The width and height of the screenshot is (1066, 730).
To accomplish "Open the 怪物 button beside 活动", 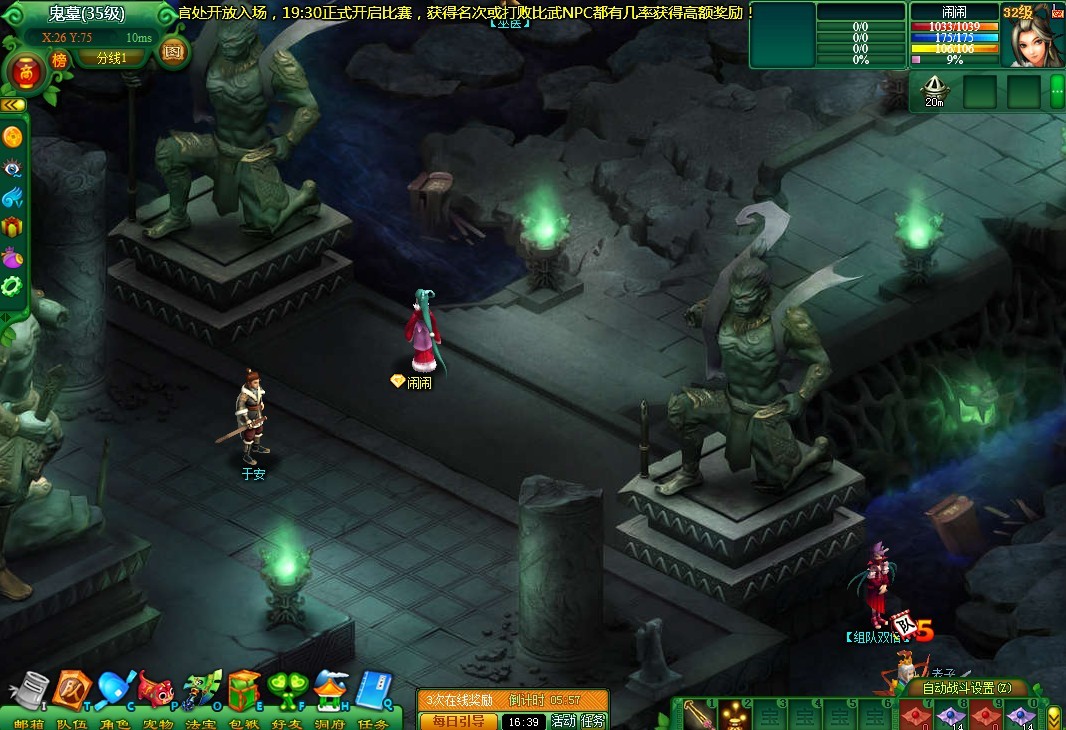I will (x=593, y=721).
